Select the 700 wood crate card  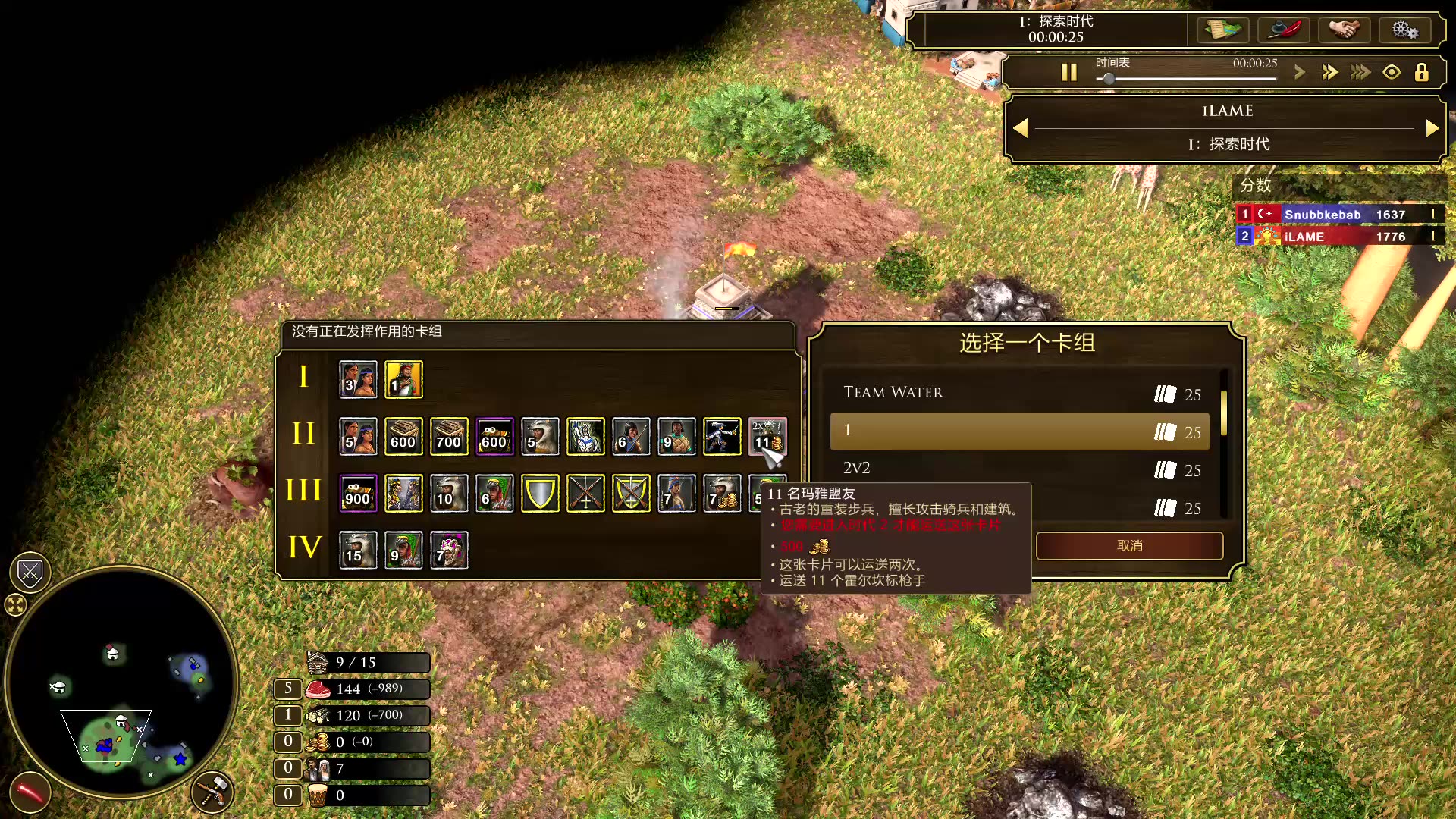(449, 437)
